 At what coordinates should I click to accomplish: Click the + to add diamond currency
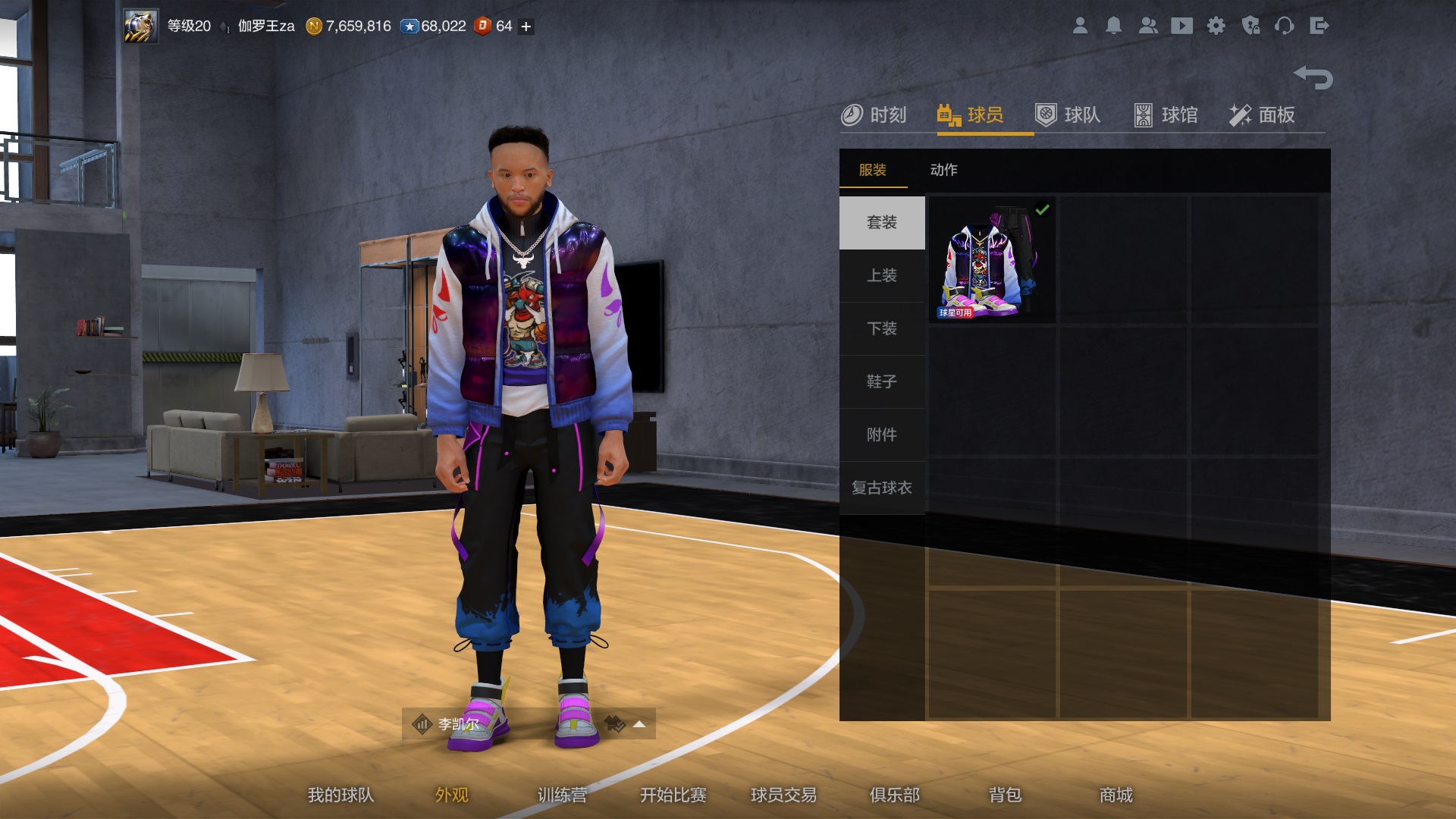524,27
